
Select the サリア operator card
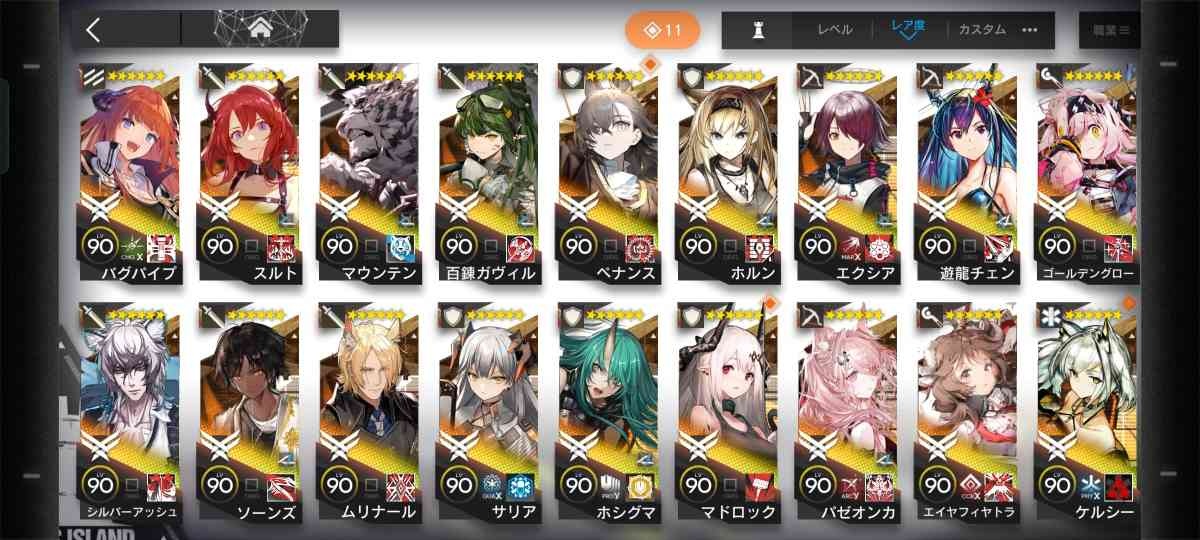(x=488, y=405)
